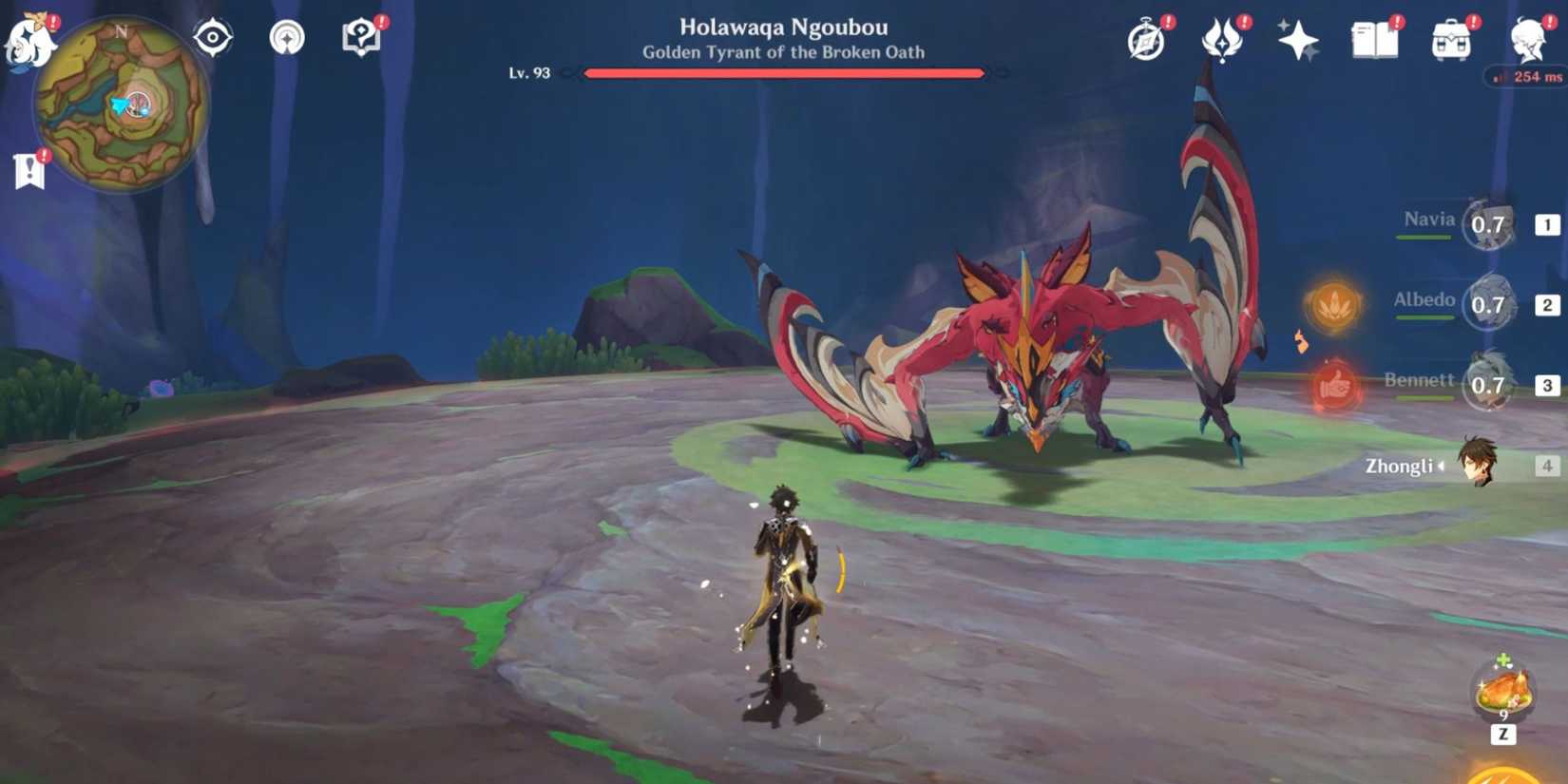Activate Elemental Sight
The height and width of the screenshot is (784, 1568).
point(211,37)
